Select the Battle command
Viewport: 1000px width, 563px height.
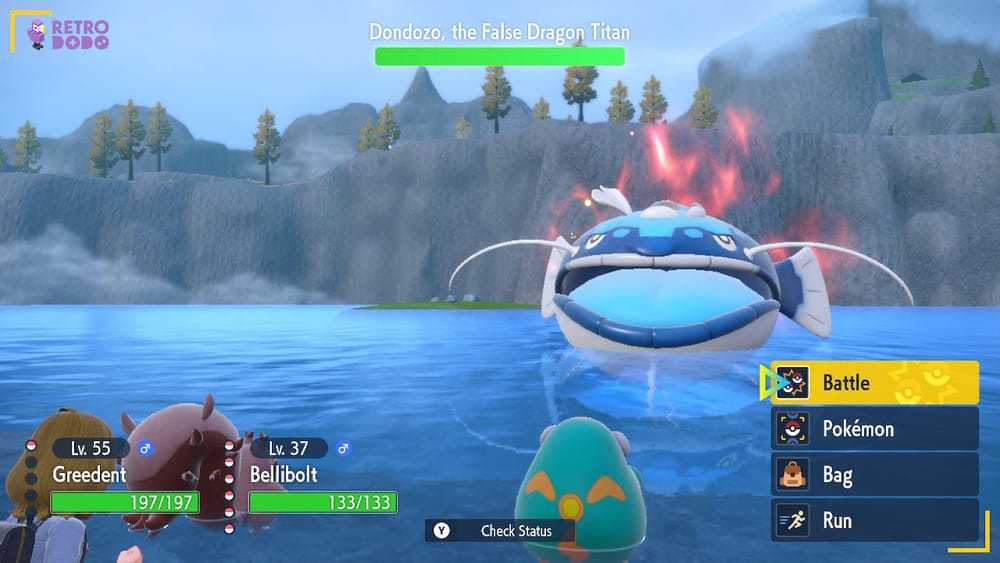coord(874,382)
